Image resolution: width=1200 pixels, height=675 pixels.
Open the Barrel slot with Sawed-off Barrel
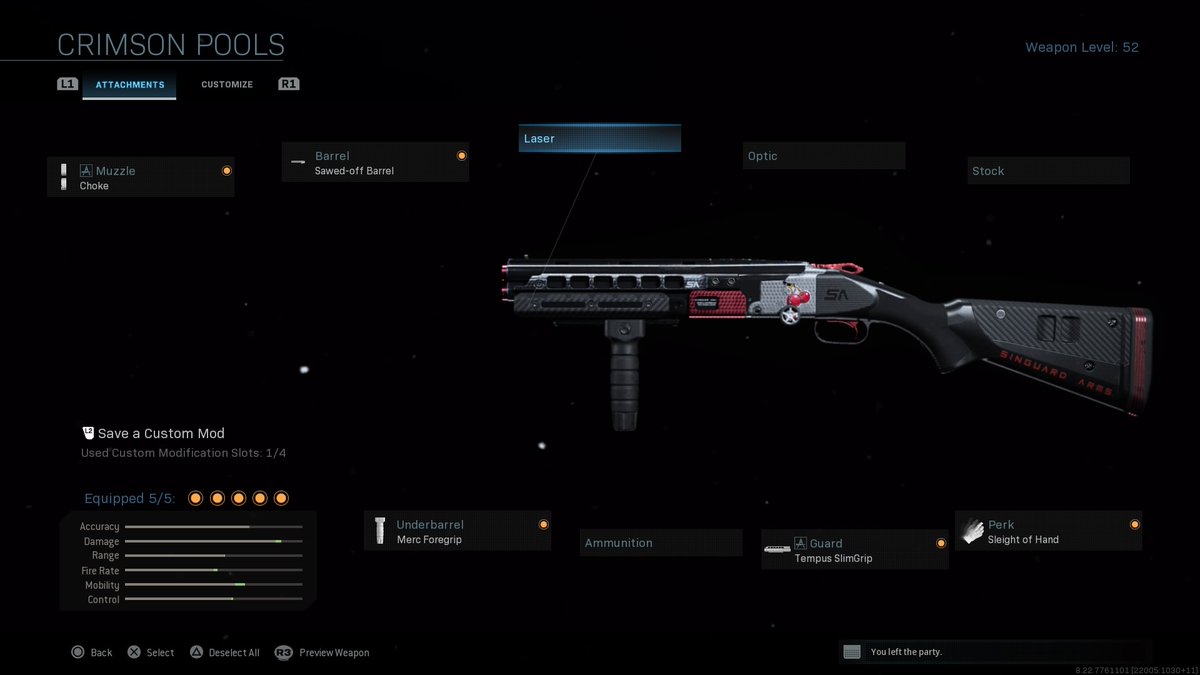tap(375, 163)
